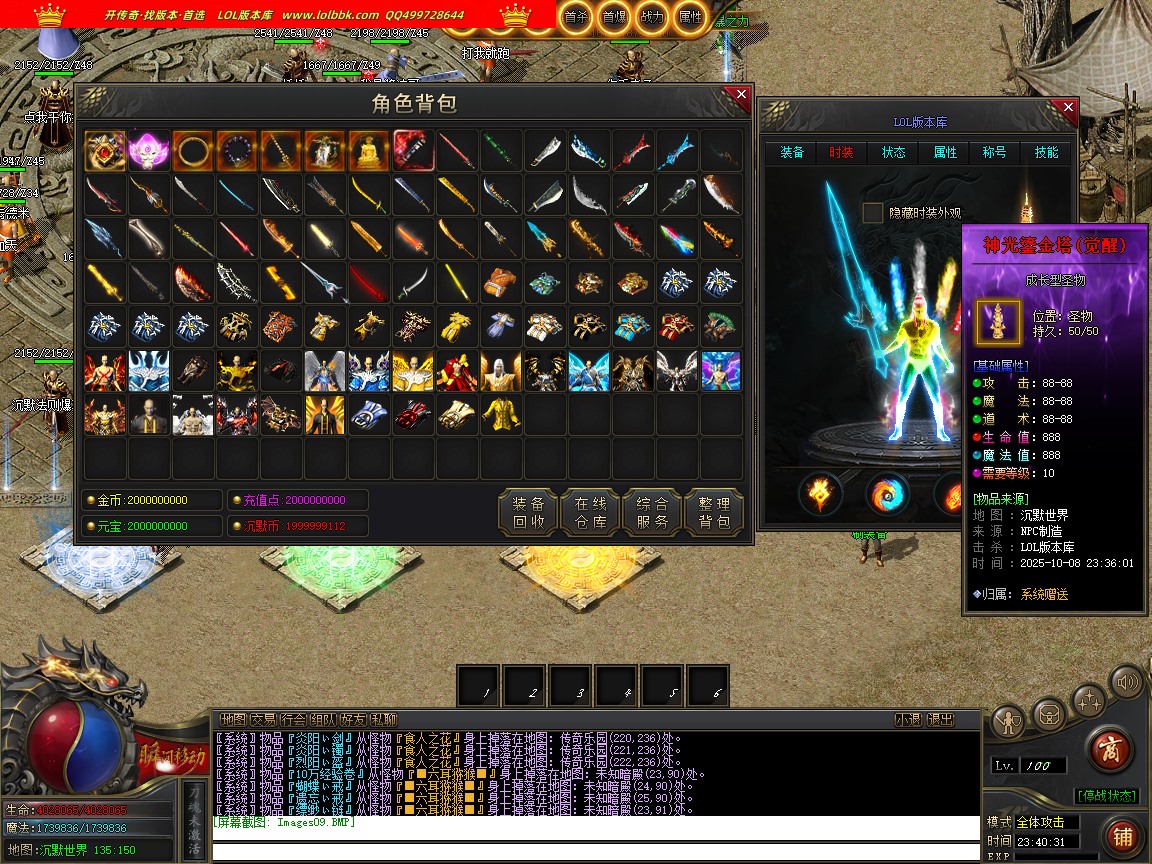Click the chat text input box
Screen dimensions: 1152x864
pyautogui.click(x=595, y=852)
